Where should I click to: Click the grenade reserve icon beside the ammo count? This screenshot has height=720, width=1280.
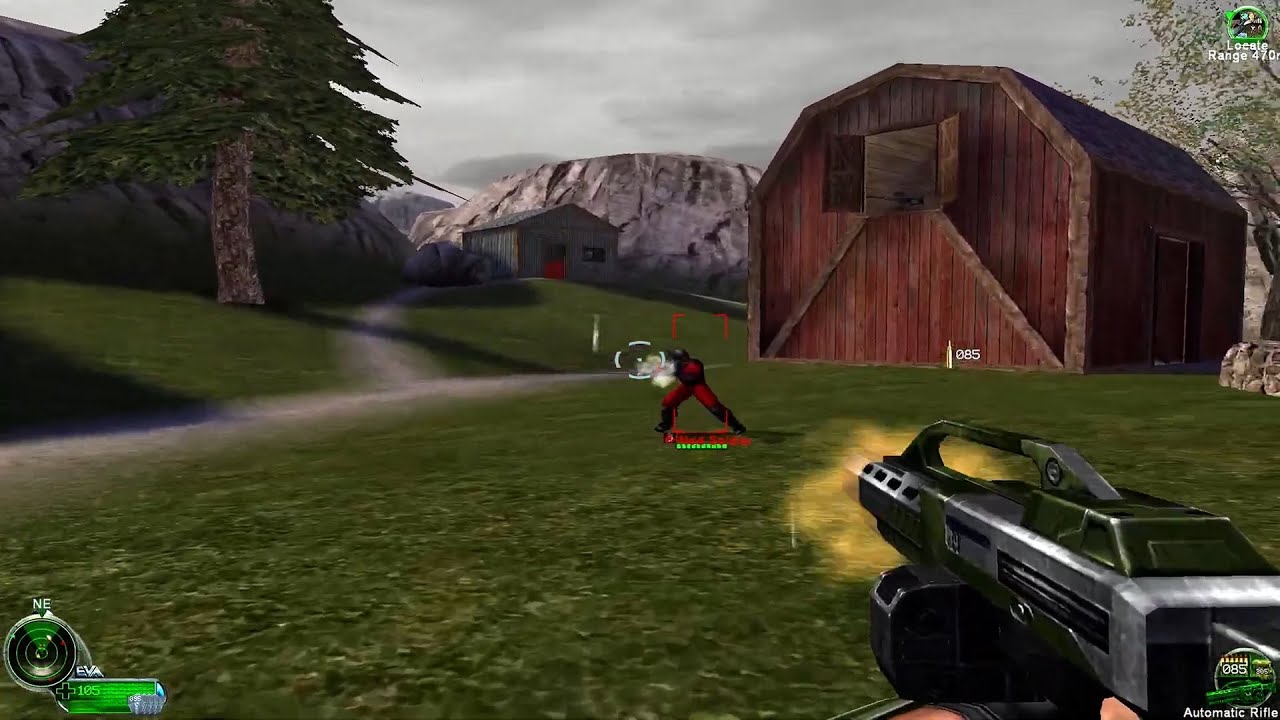point(1262,668)
